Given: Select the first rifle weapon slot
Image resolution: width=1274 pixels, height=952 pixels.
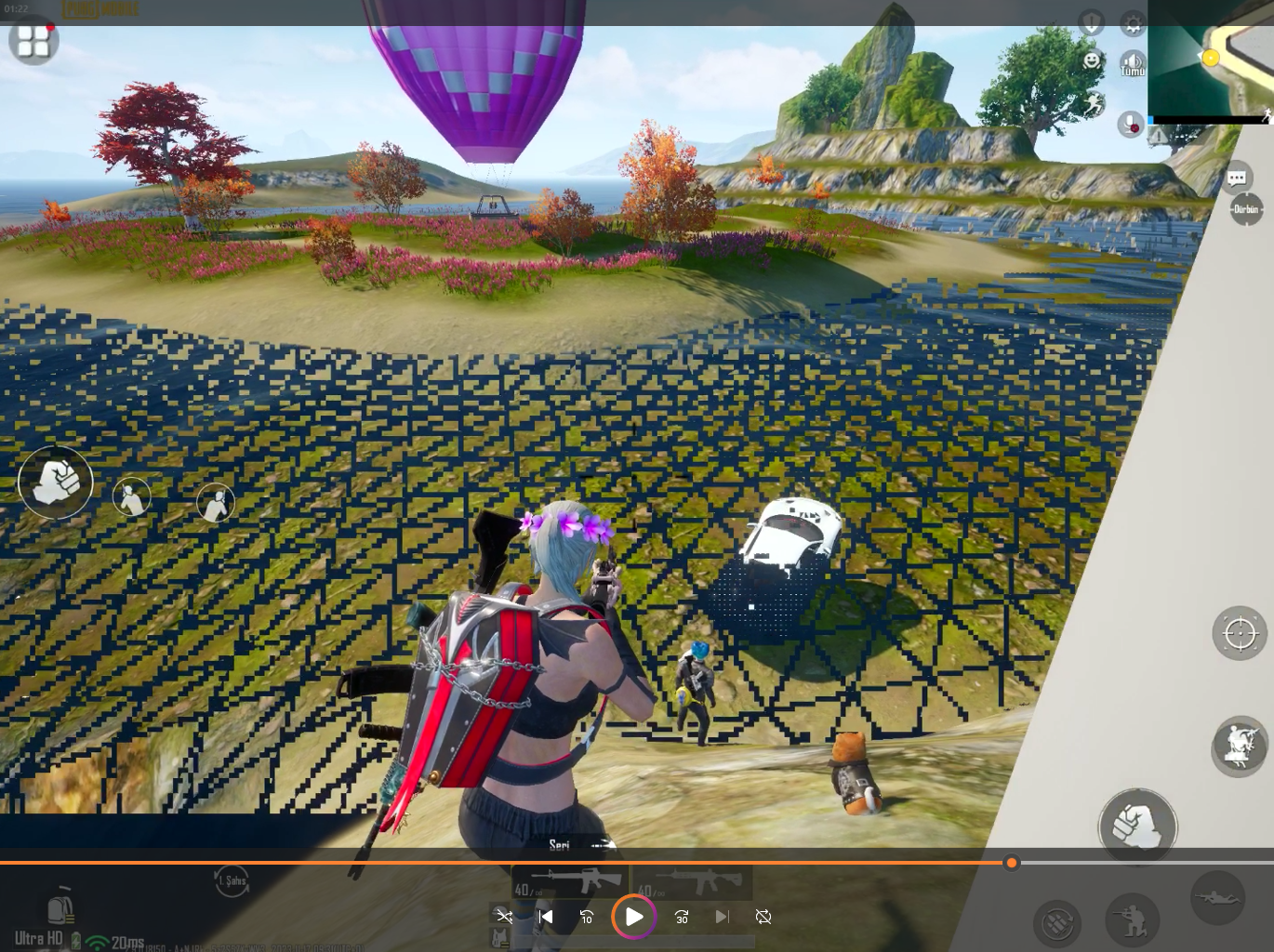Looking at the screenshot, I should point(569,881).
